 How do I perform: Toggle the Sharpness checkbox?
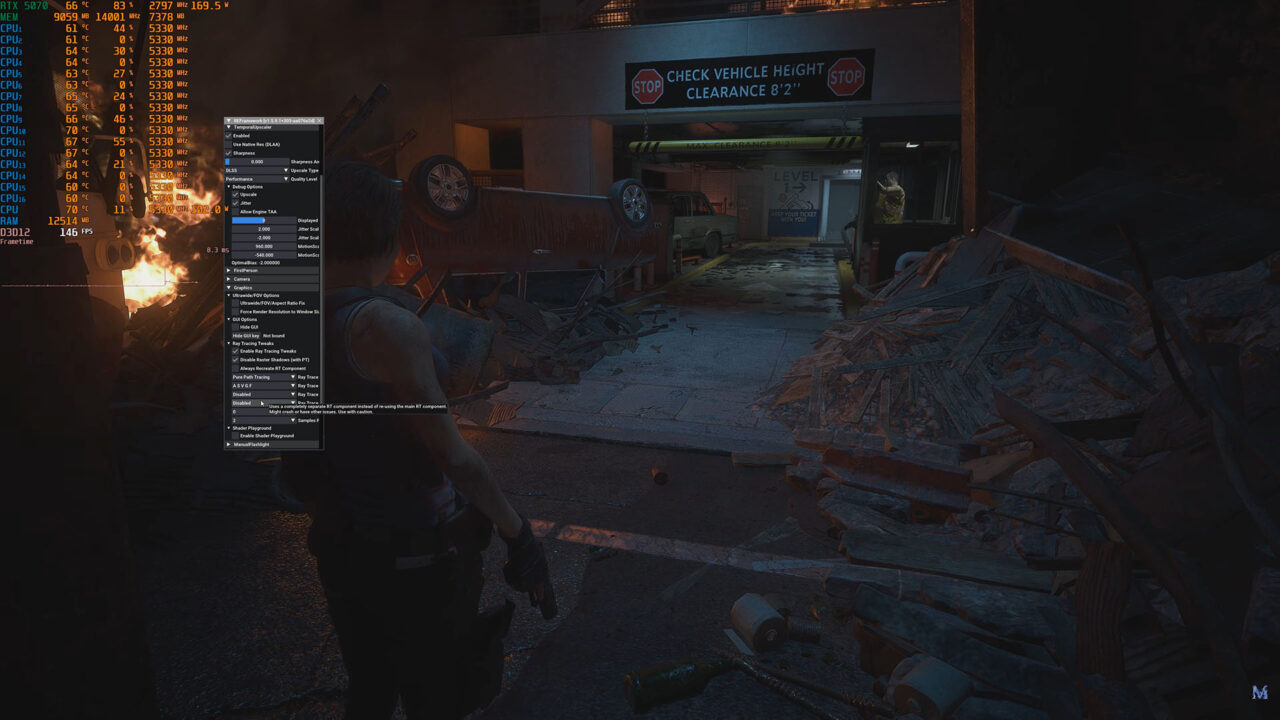click(228, 153)
